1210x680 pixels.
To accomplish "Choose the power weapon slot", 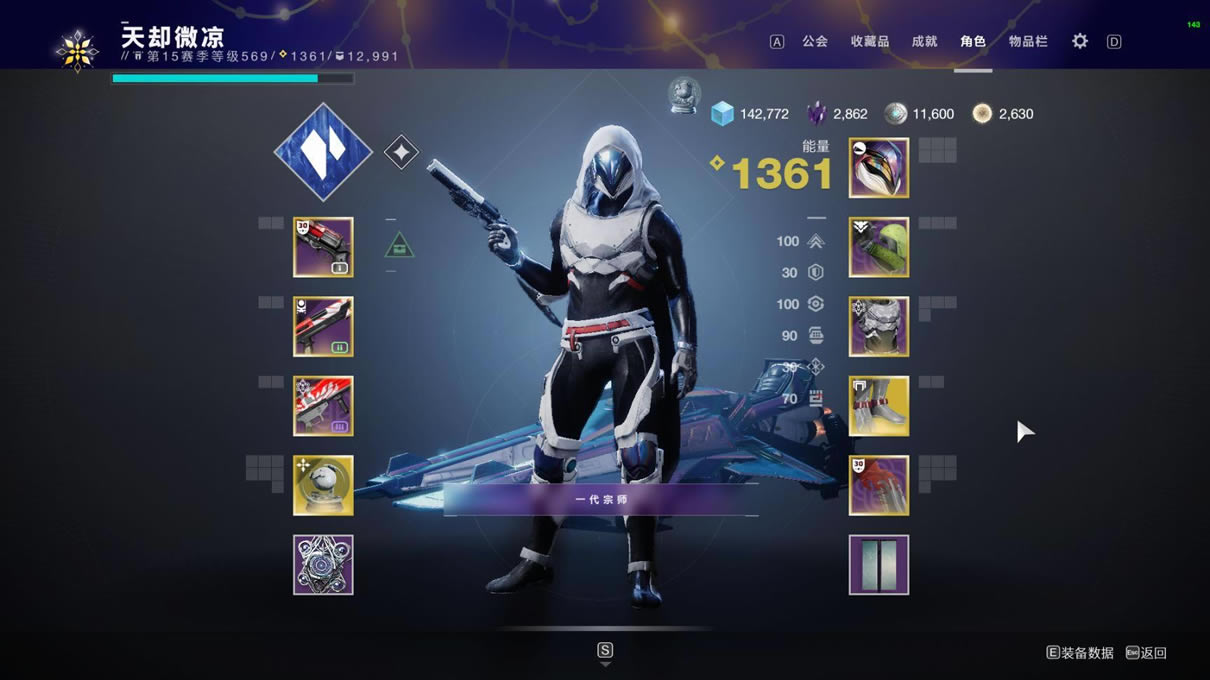I will pyautogui.click(x=323, y=406).
